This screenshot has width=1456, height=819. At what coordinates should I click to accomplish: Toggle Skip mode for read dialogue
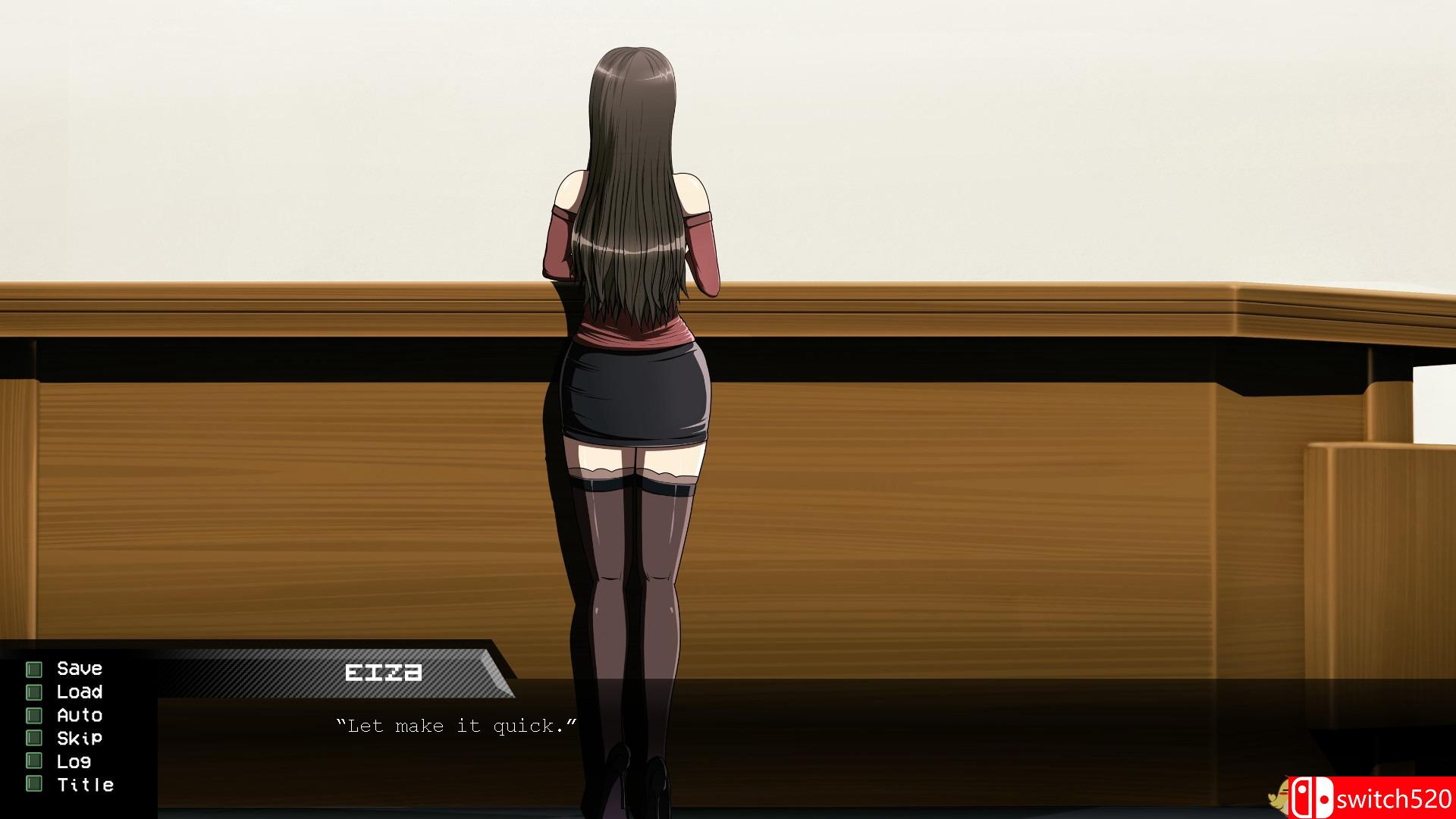[x=80, y=737]
